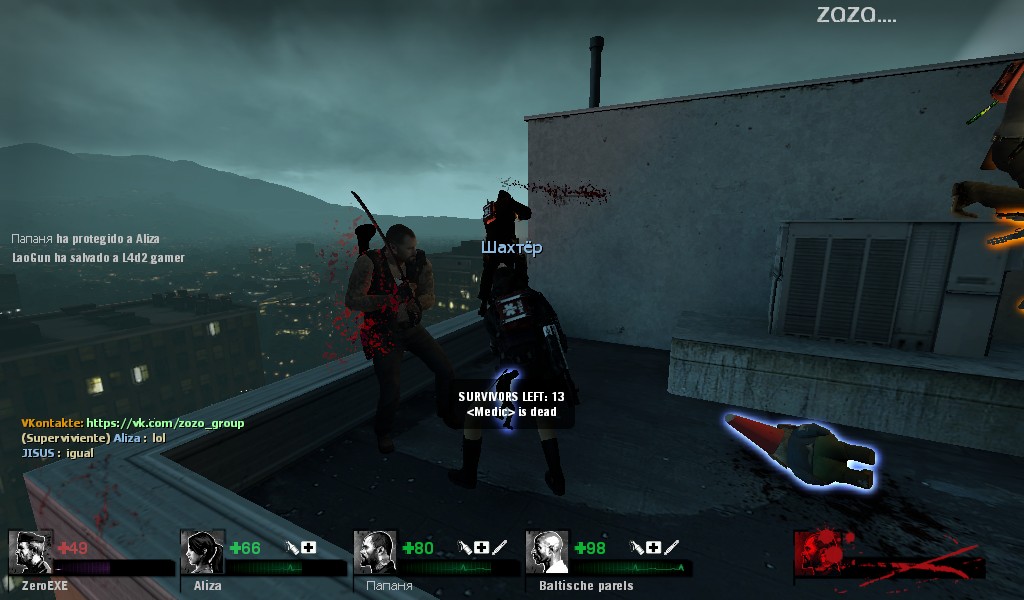The height and width of the screenshot is (600, 1024).
Task: Open the vk.com/zozo_group link in chat
Action: pos(165,423)
